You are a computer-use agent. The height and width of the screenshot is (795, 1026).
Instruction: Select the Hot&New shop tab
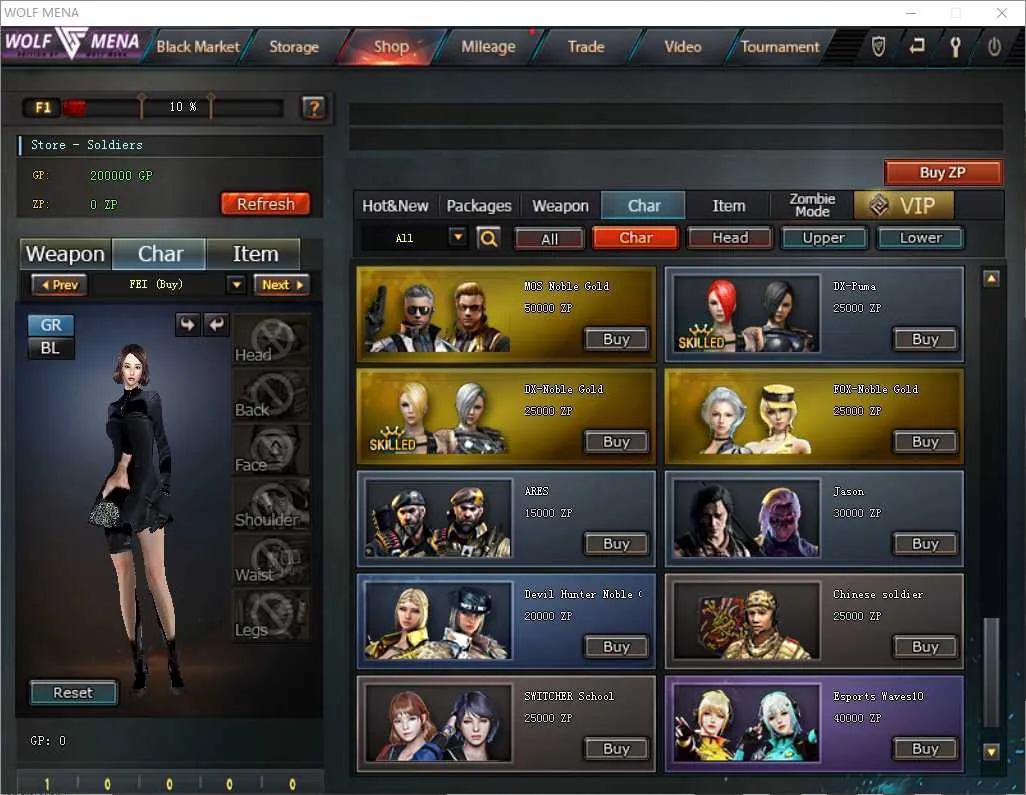(x=395, y=206)
